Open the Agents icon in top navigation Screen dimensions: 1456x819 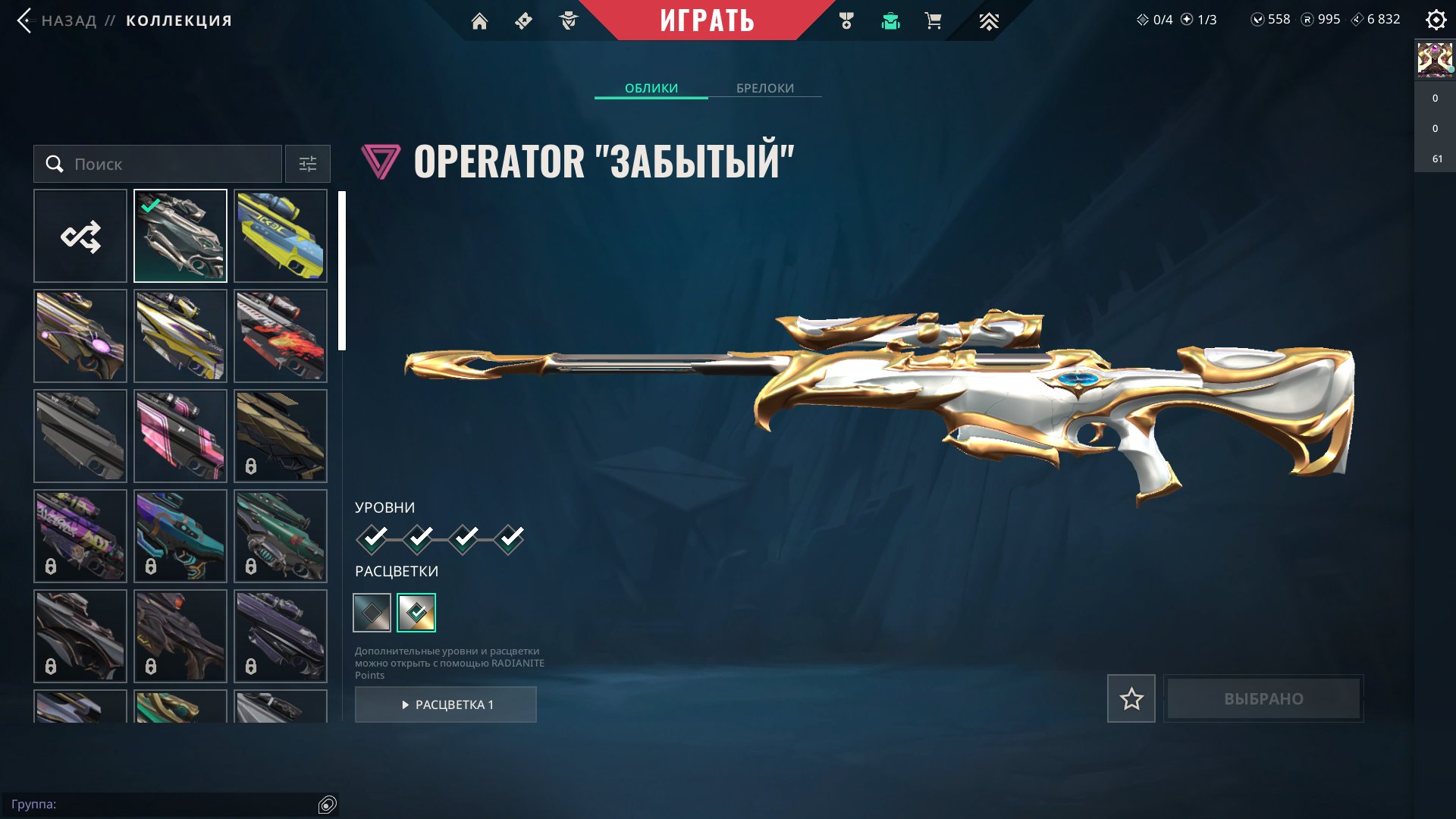pyautogui.click(x=567, y=20)
